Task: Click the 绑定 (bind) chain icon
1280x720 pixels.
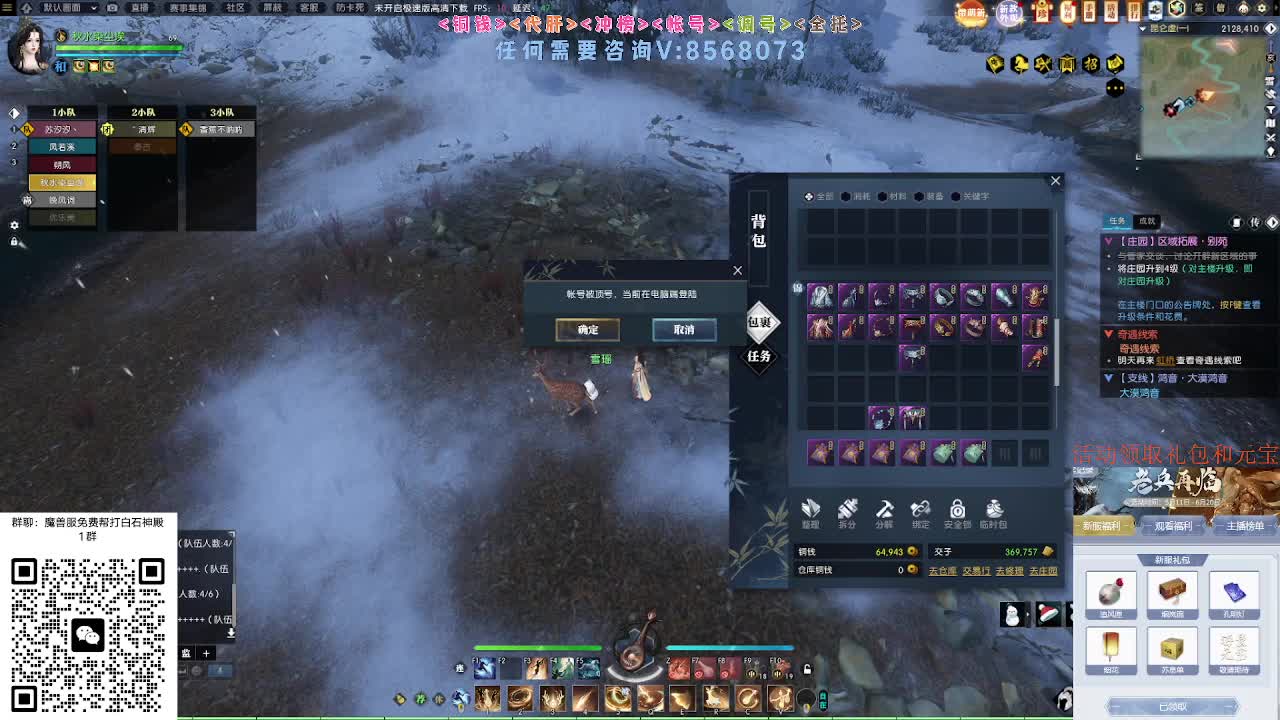Action: (920, 511)
